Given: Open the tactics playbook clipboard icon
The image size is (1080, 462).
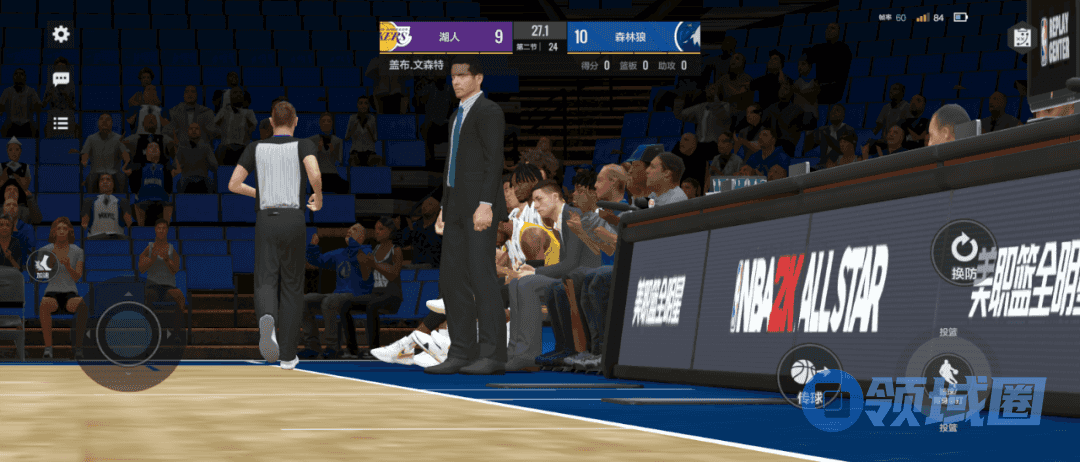Looking at the screenshot, I should [1022, 37].
